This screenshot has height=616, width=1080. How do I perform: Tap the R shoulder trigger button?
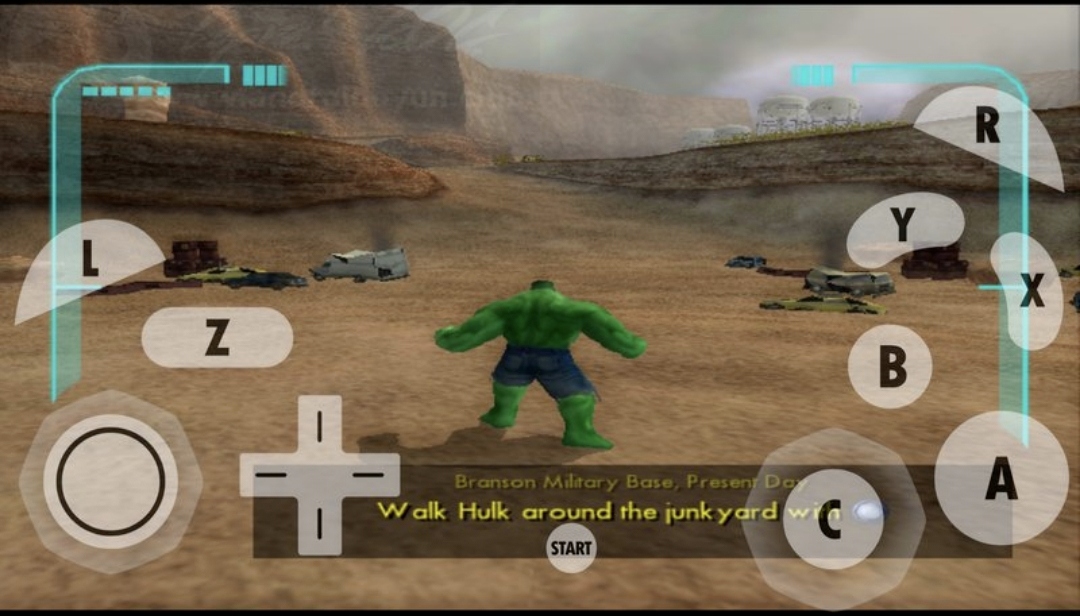coord(990,128)
